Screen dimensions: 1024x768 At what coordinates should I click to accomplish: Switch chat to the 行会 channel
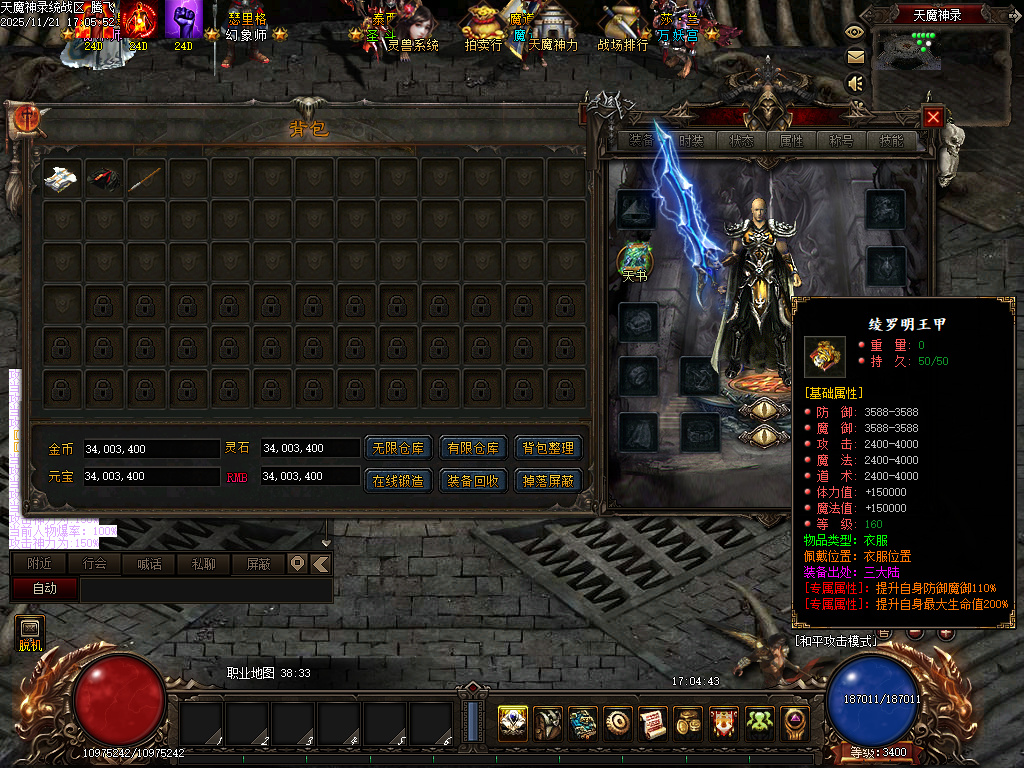point(95,564)
